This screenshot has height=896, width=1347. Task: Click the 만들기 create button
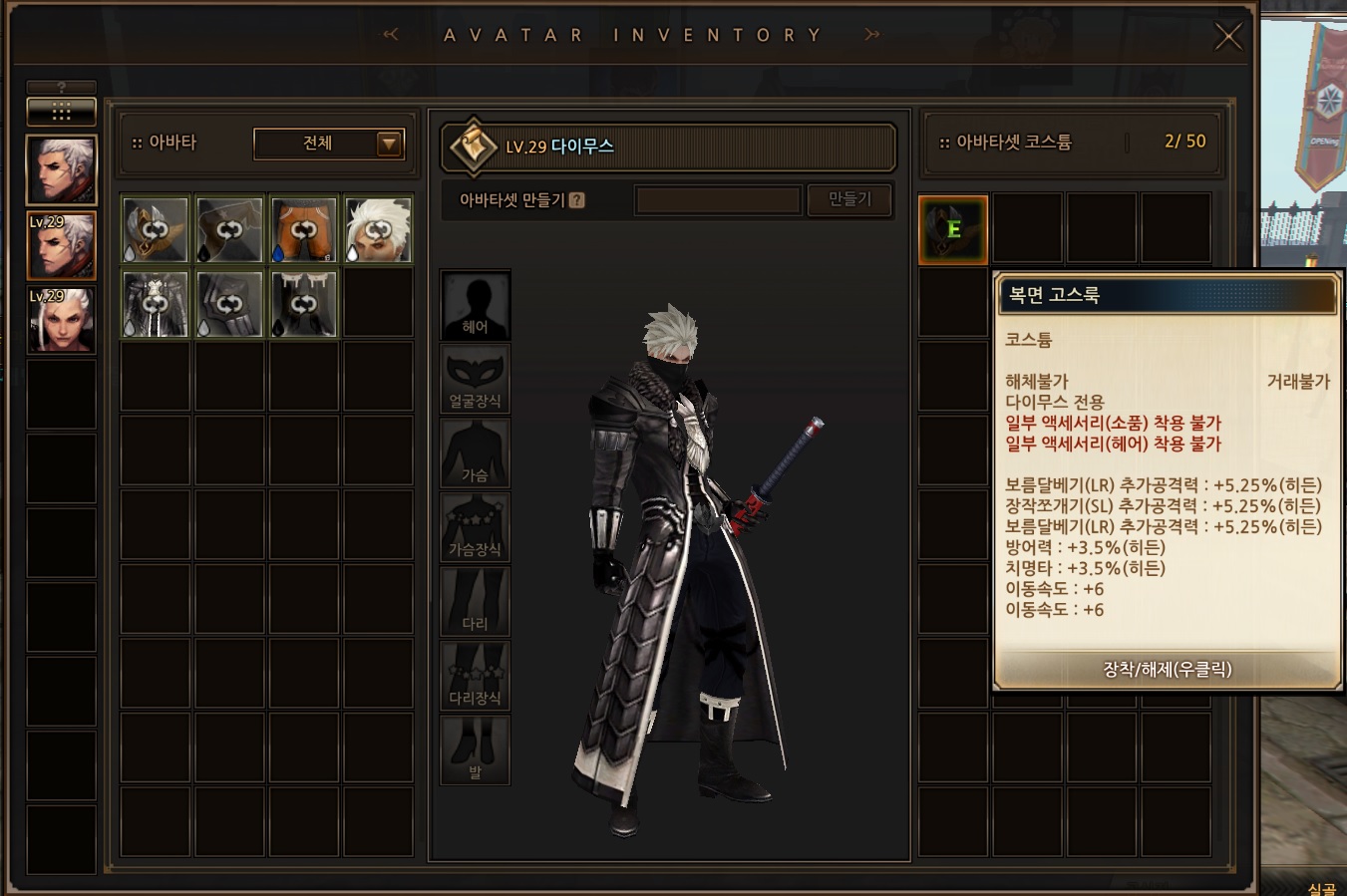tap(849, 199)
